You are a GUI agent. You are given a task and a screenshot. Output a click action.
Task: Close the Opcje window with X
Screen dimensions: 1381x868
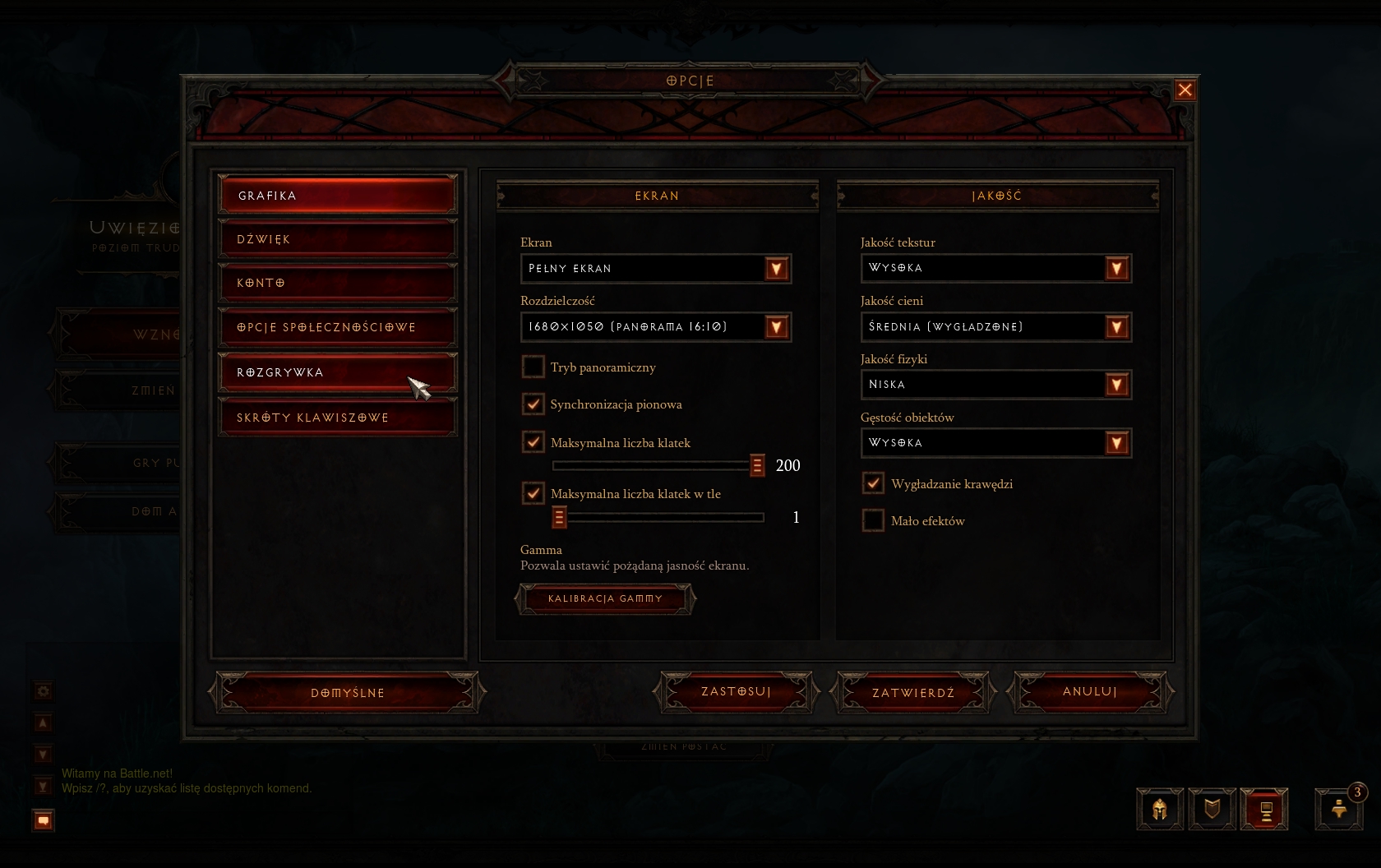coord(1185,90)
